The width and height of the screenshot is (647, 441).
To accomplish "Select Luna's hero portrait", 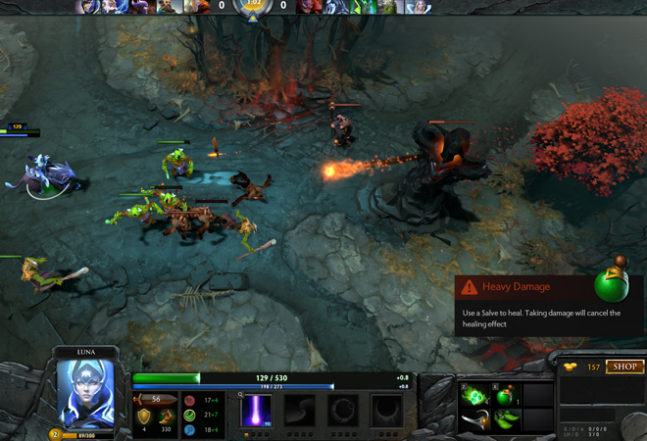I will pyautogui.click(x=83, y=390).
